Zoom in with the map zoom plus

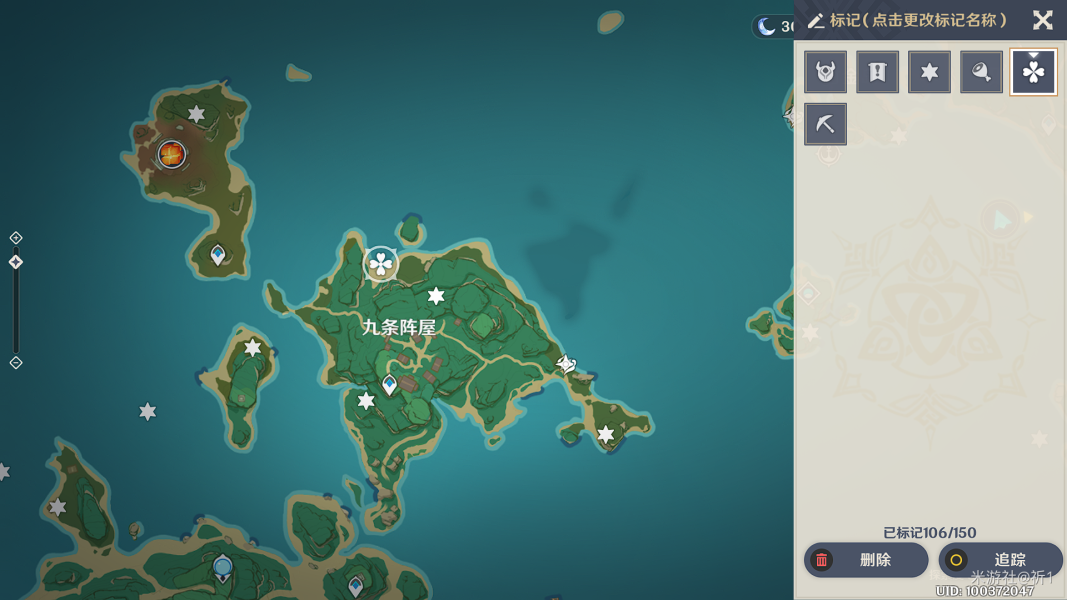tap(16, 238)
